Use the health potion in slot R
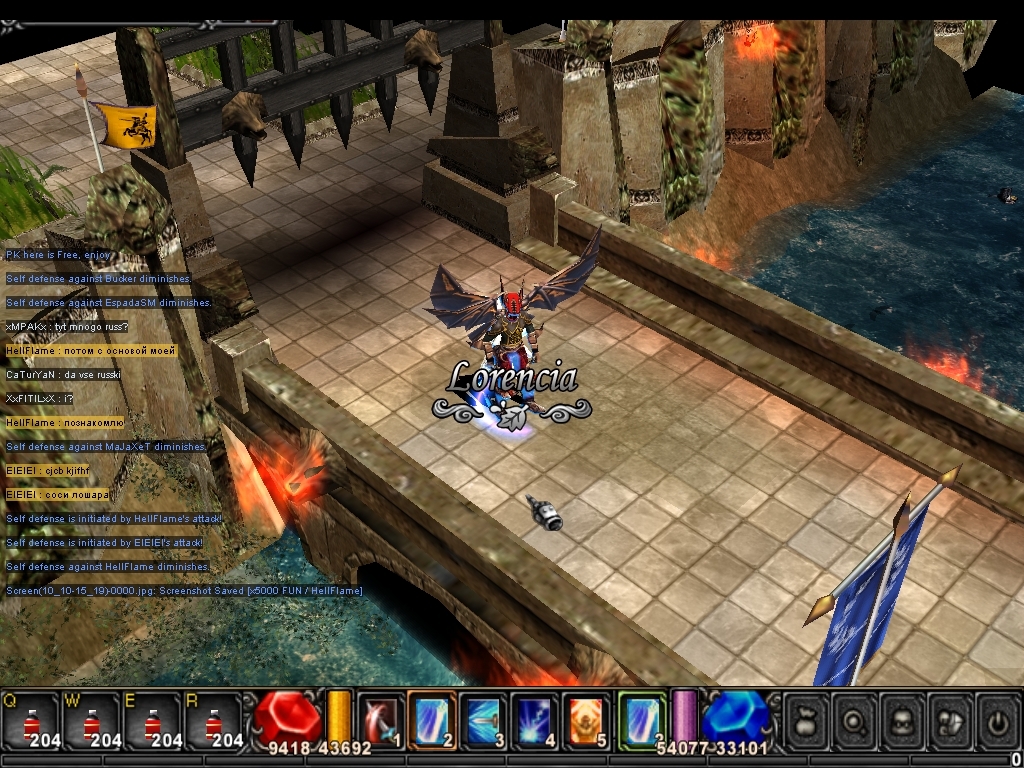Screen dimensions: 1024x768 (x=214, y=721)
